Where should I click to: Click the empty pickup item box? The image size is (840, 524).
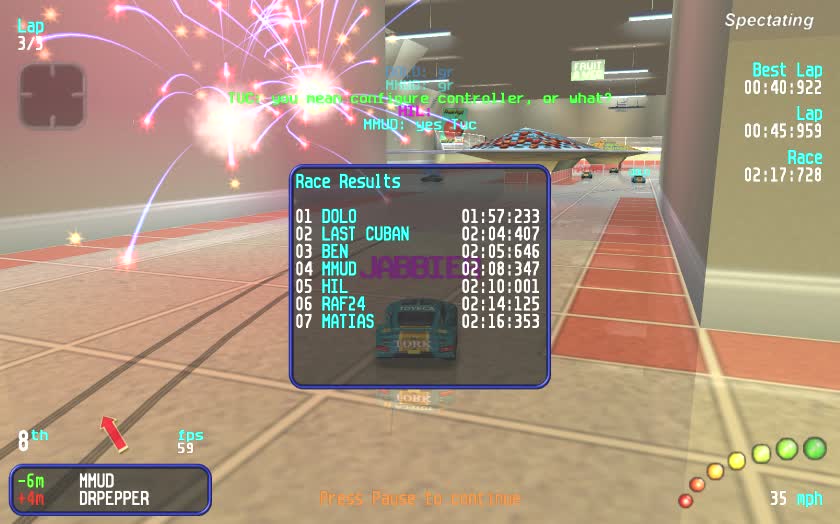click(52, 96)
